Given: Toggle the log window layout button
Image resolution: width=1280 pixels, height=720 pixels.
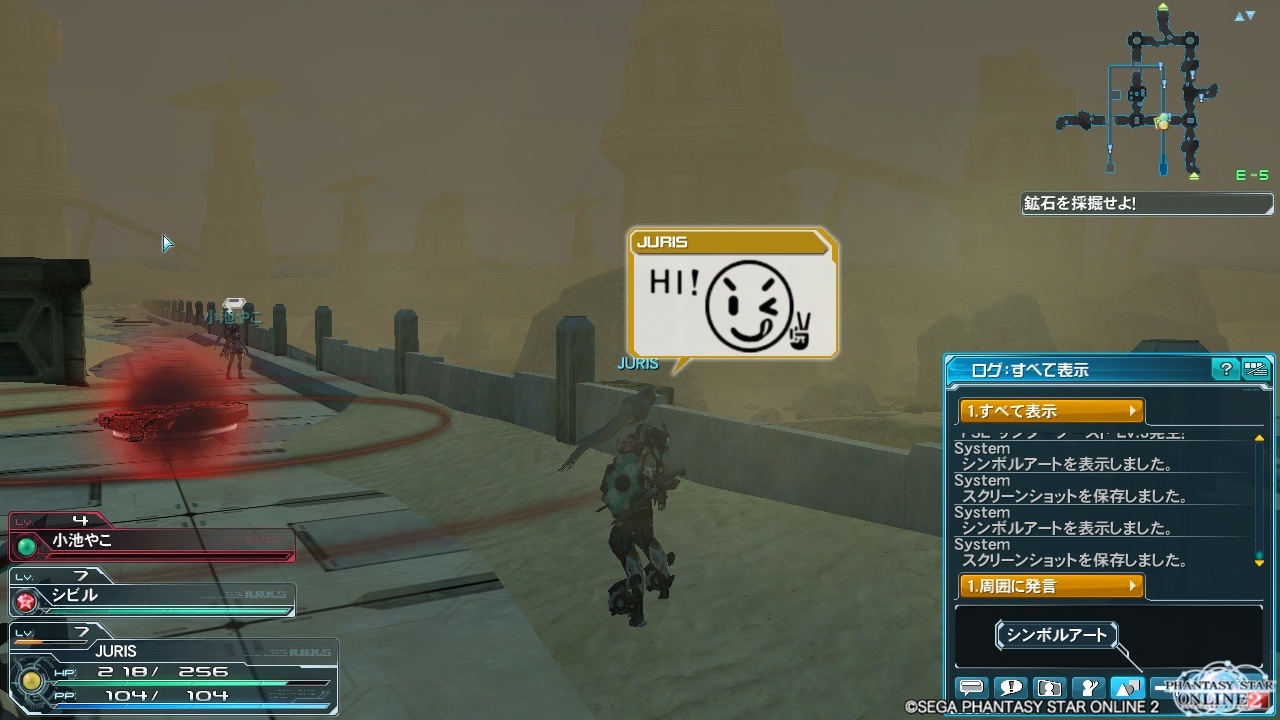Looking at the screenshot, I should pos(1255,369).
